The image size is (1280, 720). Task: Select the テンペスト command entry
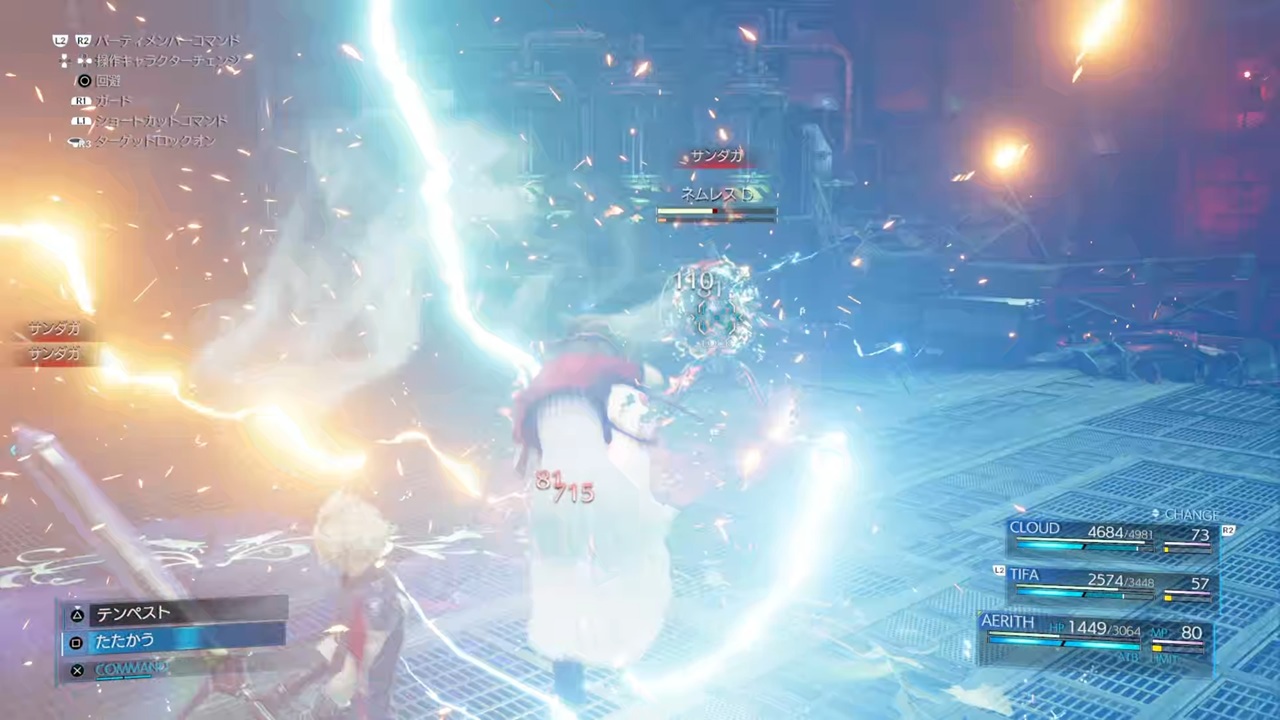(175, 613)
